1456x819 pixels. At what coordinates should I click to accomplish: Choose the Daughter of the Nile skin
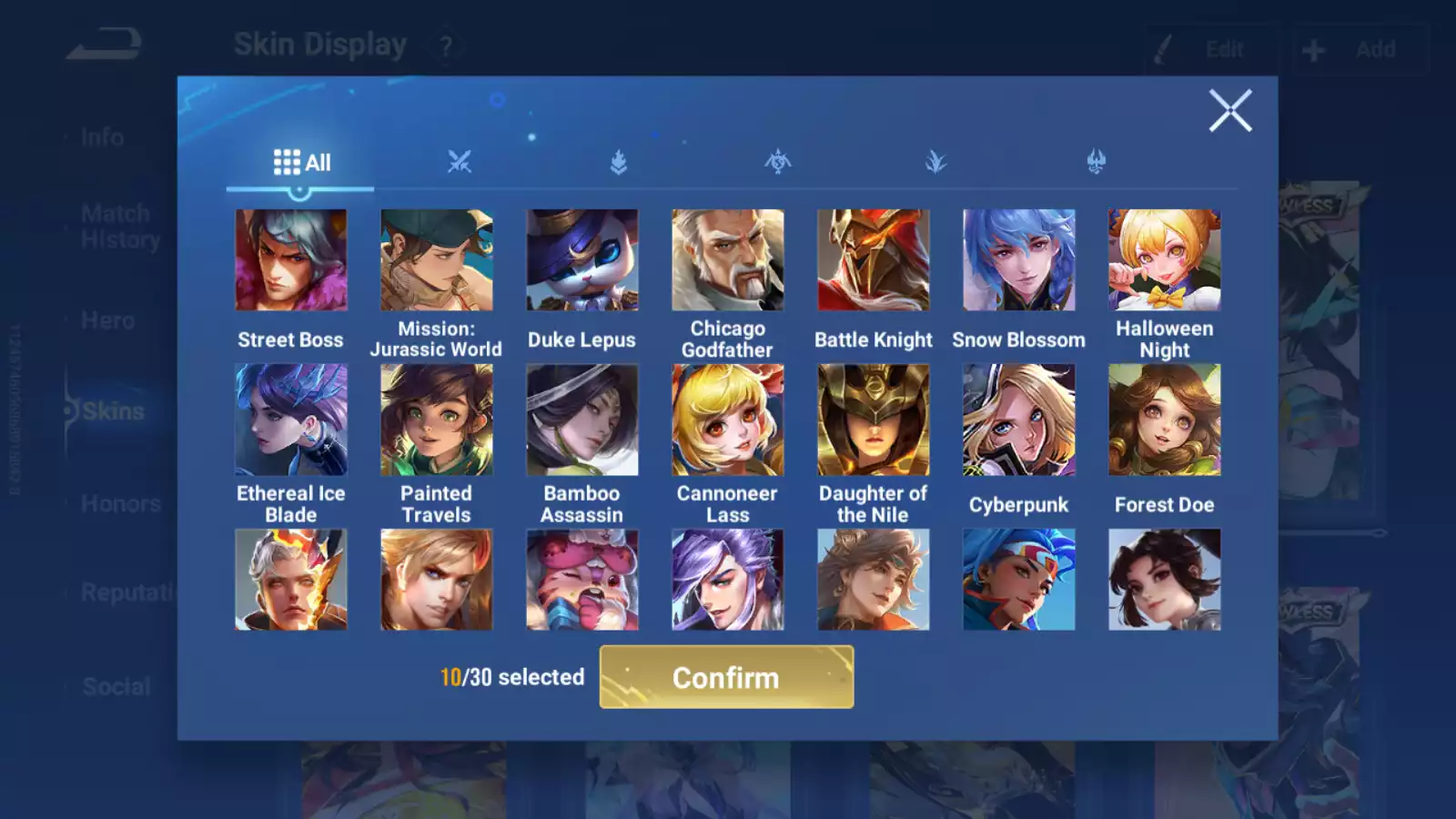[x=873, y=420]
